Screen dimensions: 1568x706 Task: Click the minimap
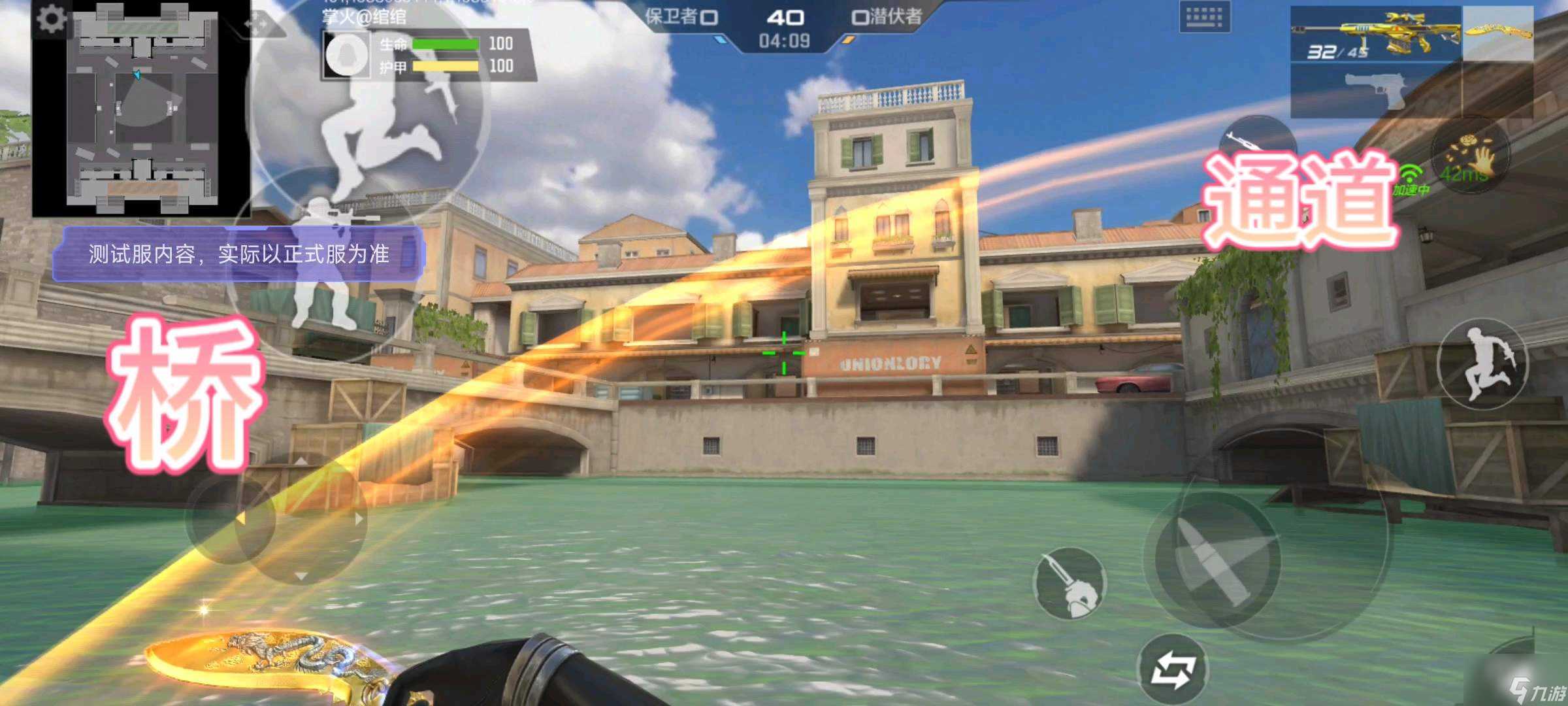[x=142, y=109]
